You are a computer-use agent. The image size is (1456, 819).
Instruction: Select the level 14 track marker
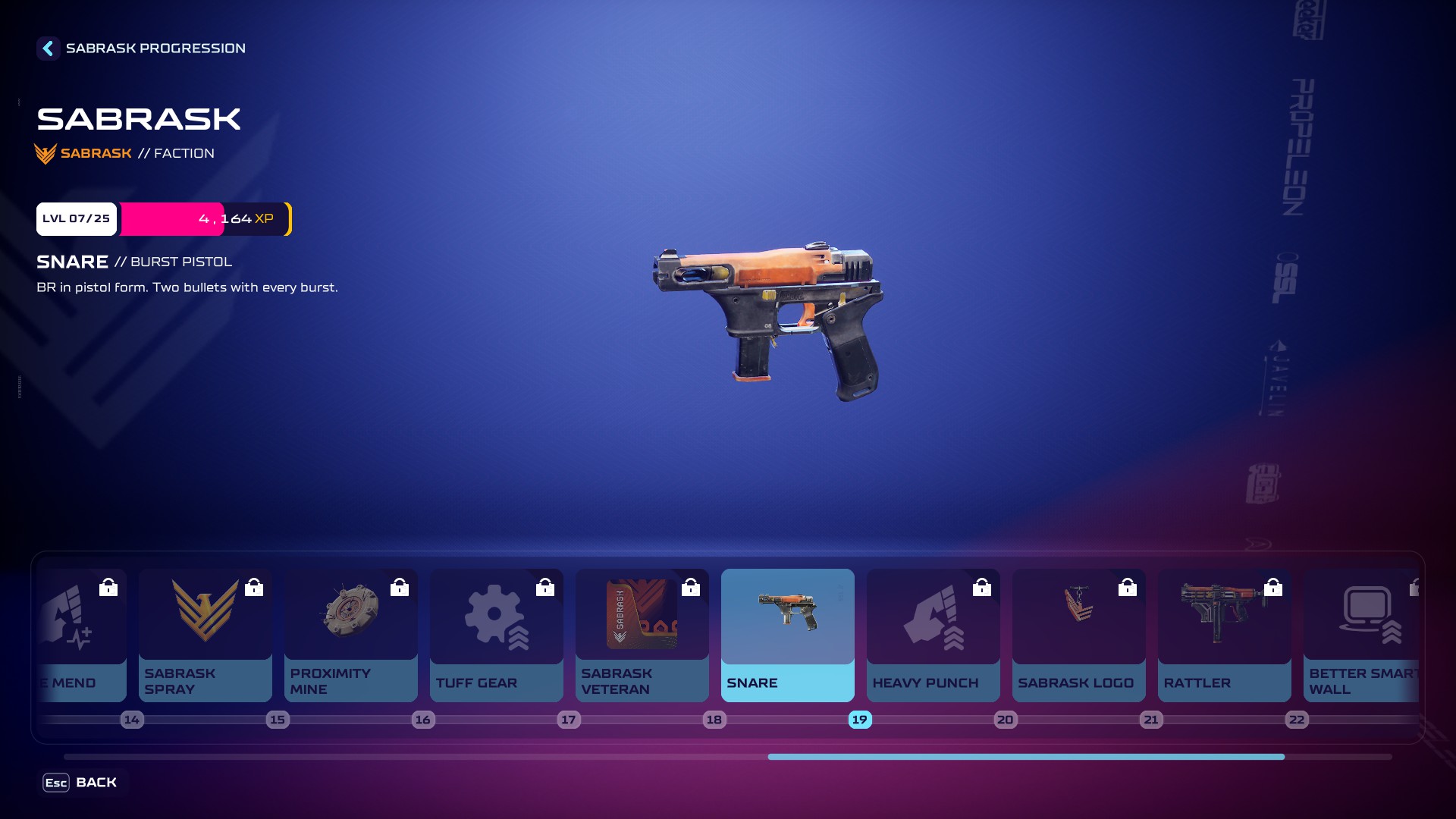coord(132,720)
